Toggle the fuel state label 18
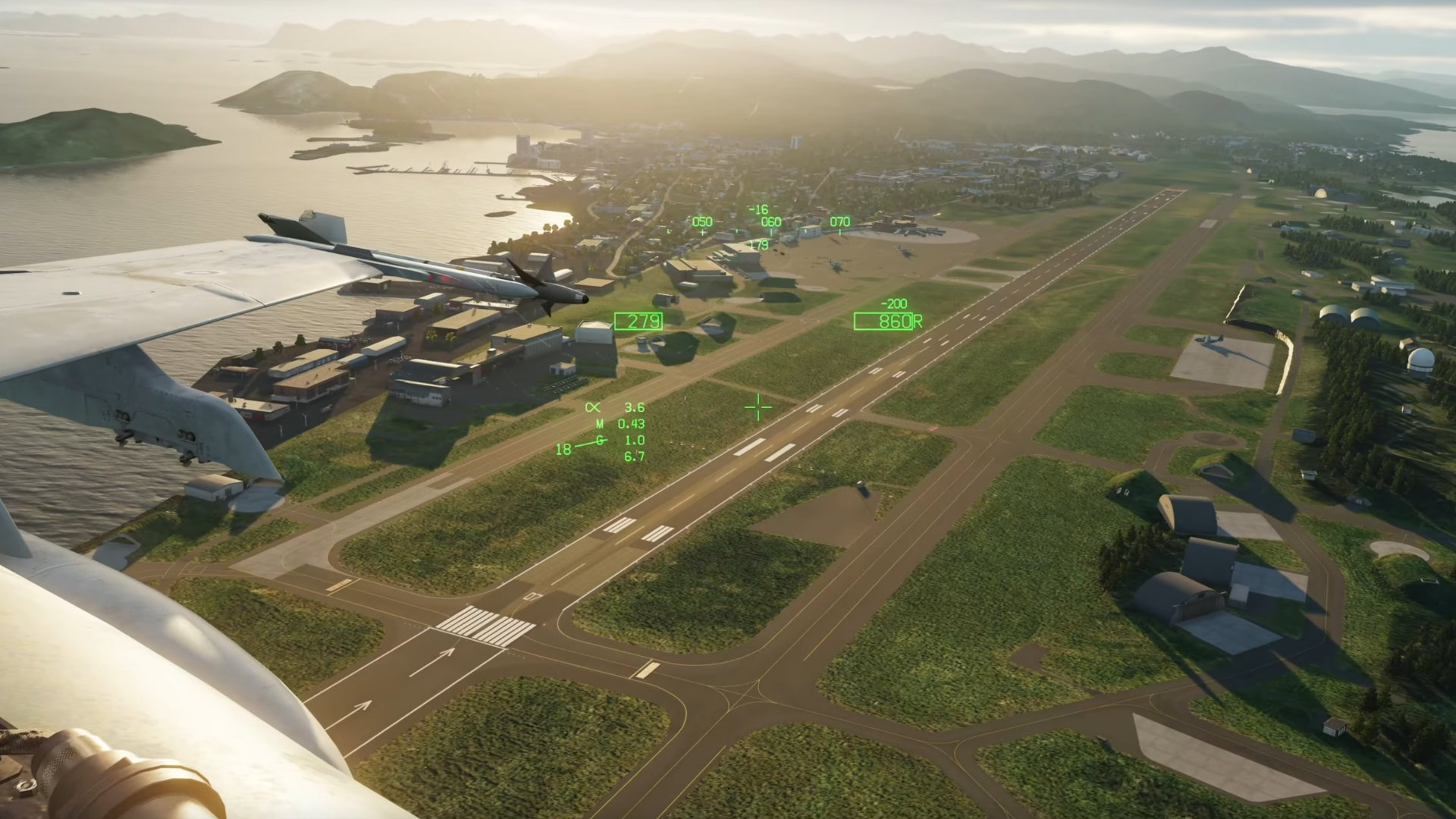The width and height of the screenshot is (1456, 819). [x=563, y=450]
